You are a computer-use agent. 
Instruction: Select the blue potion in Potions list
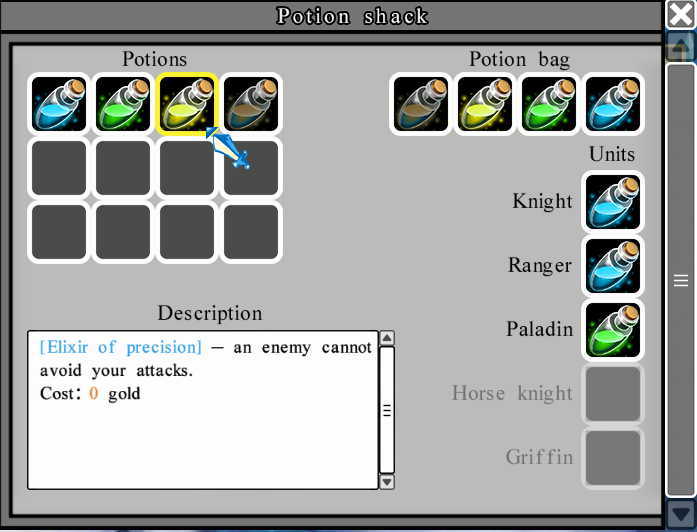59,104
